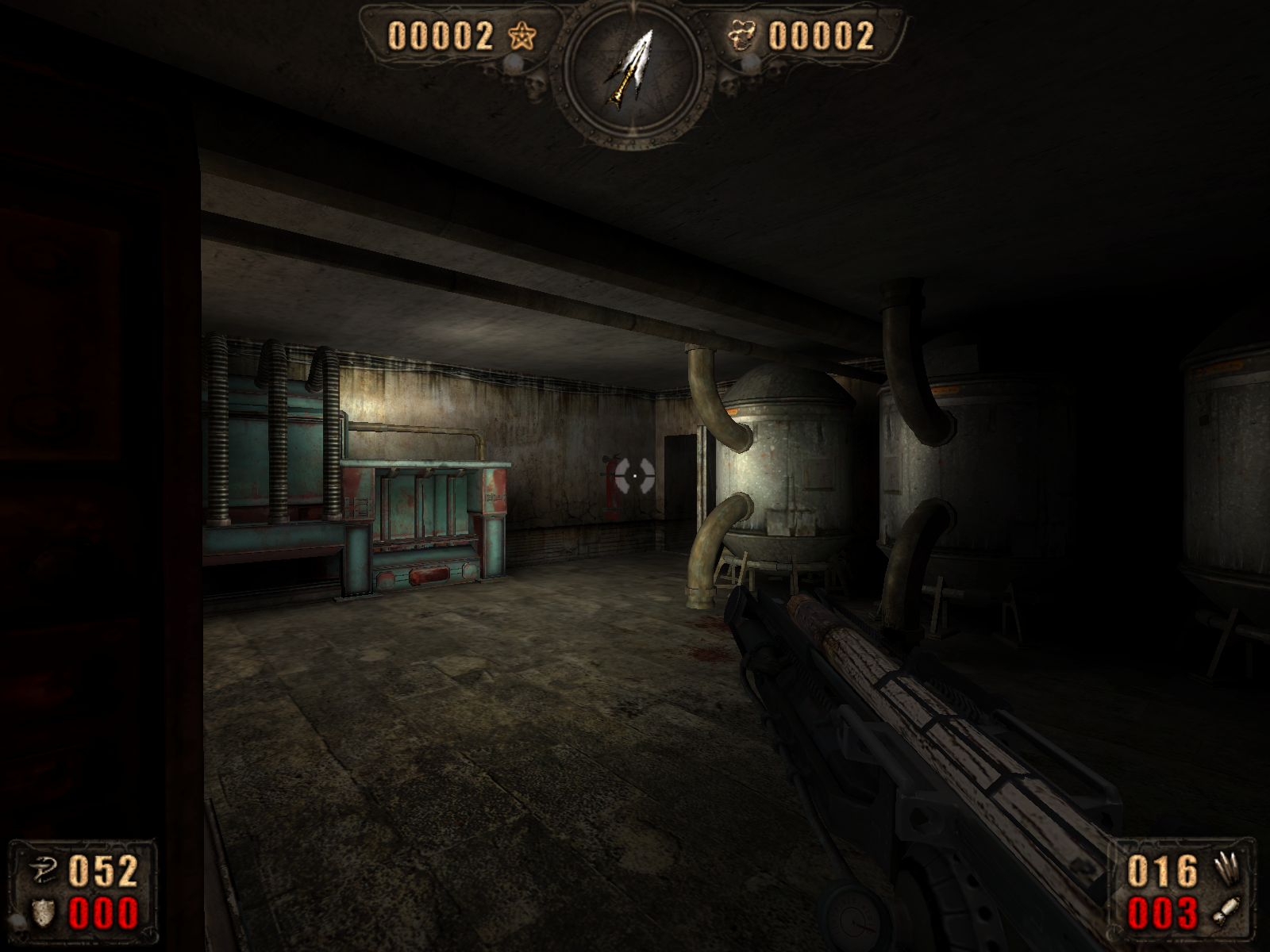Select the pentagram star icon
Image resolution: width=1270 pixels, height=952 pixels.
click(x=522, y=36)
